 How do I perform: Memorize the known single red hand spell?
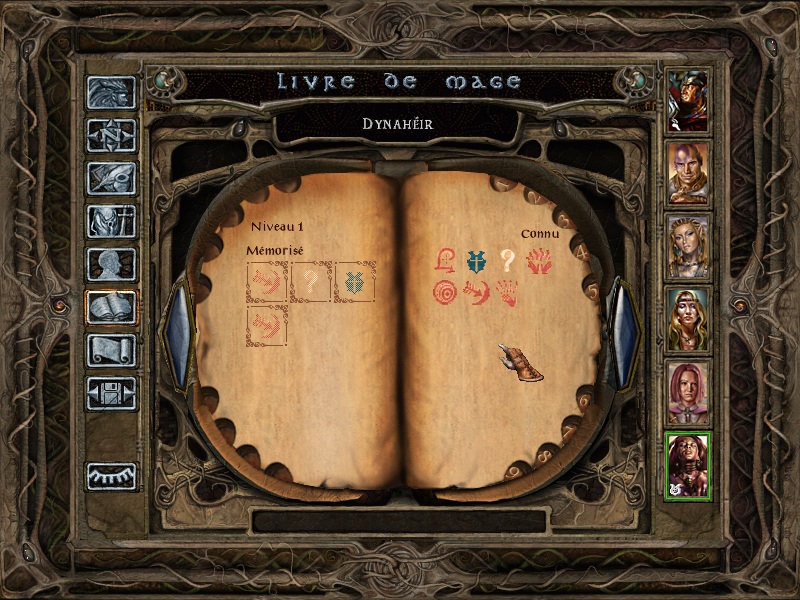tap(507, 294)
